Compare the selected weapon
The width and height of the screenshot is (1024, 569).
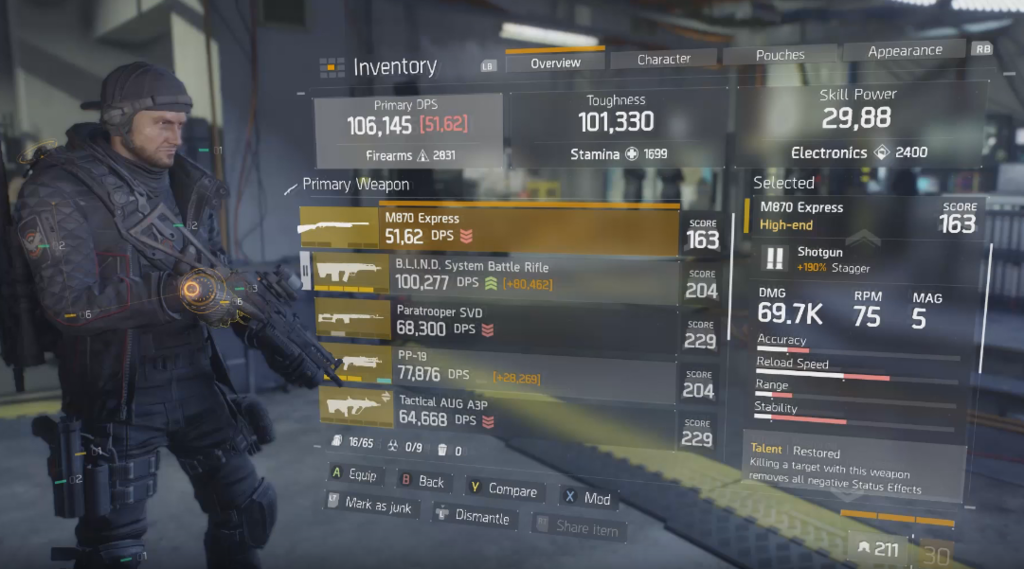pyautogui.click(x=502, y=489)
